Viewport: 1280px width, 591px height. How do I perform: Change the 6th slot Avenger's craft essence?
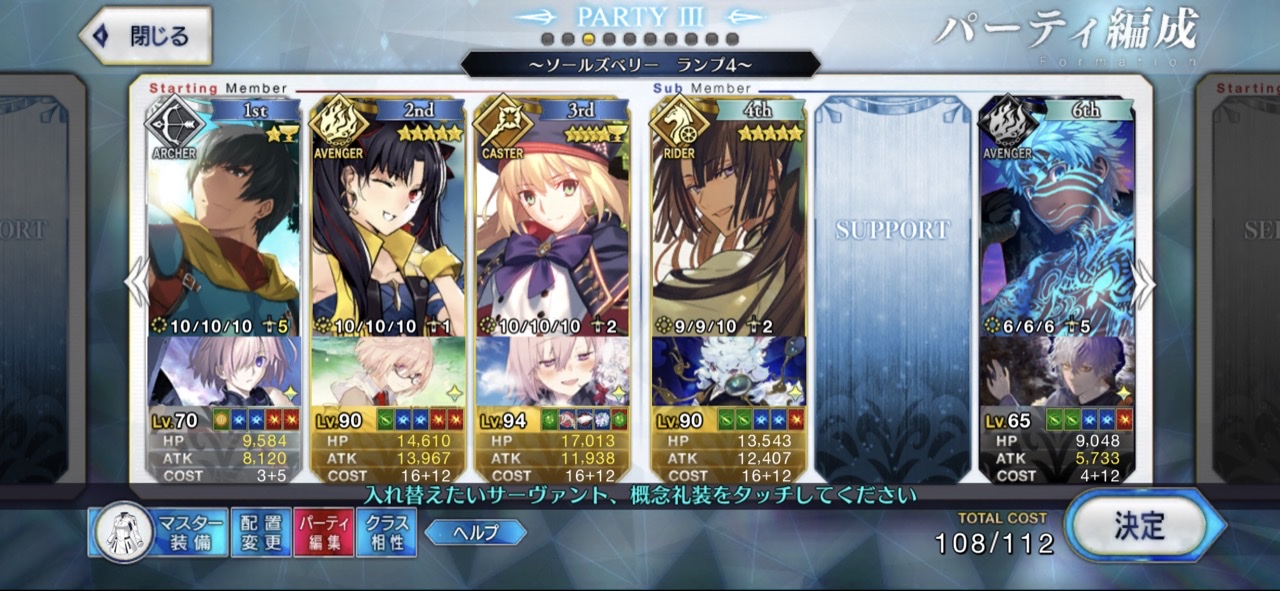pos(1056,371)
